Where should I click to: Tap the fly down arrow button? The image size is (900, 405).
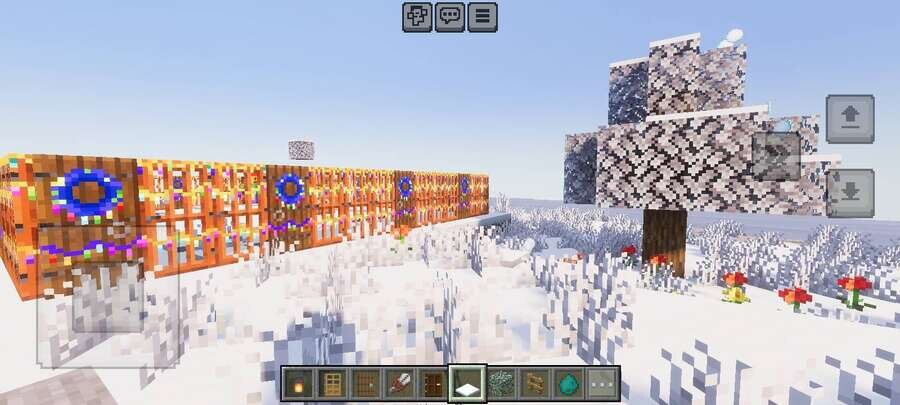[x=850, y=193]
